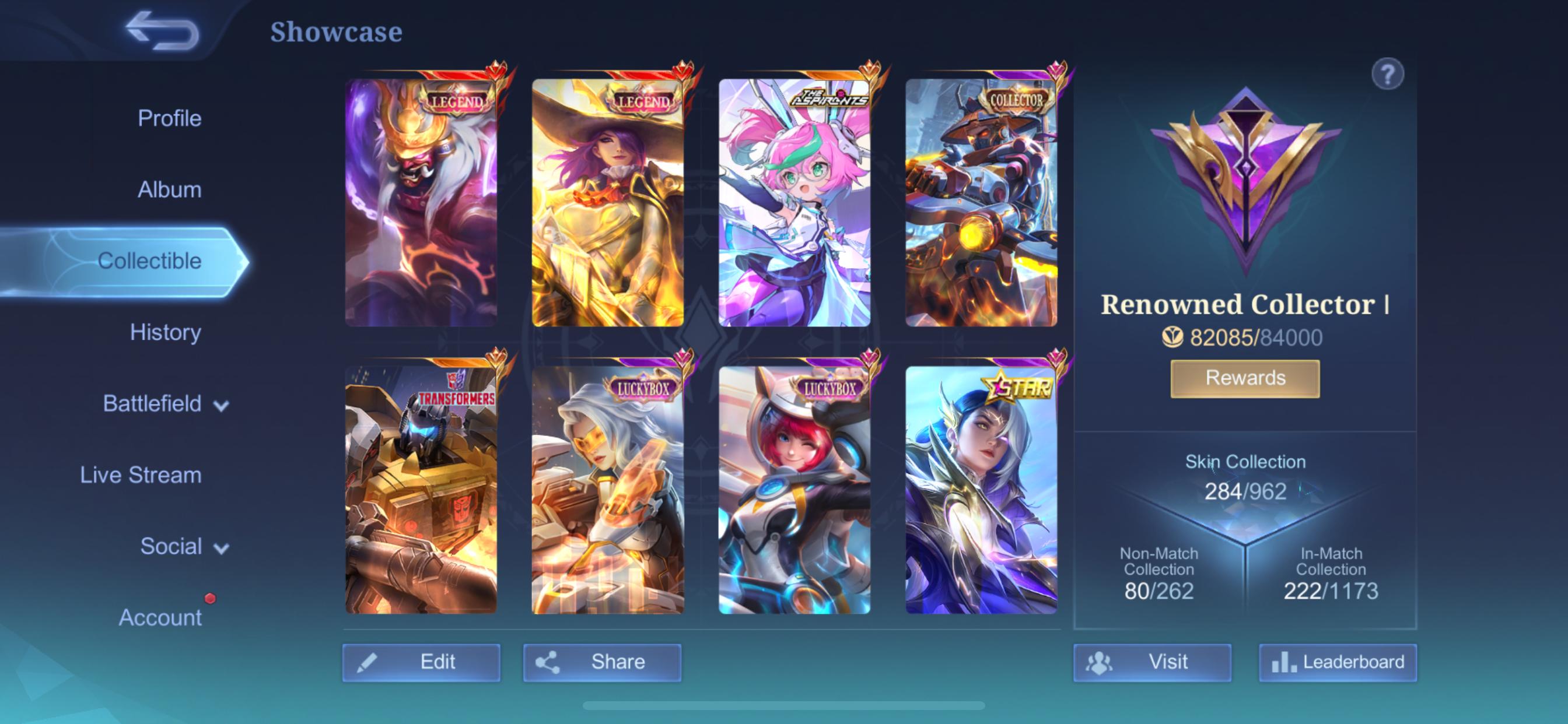Click the red notification dot on Account

click(211, 598)
